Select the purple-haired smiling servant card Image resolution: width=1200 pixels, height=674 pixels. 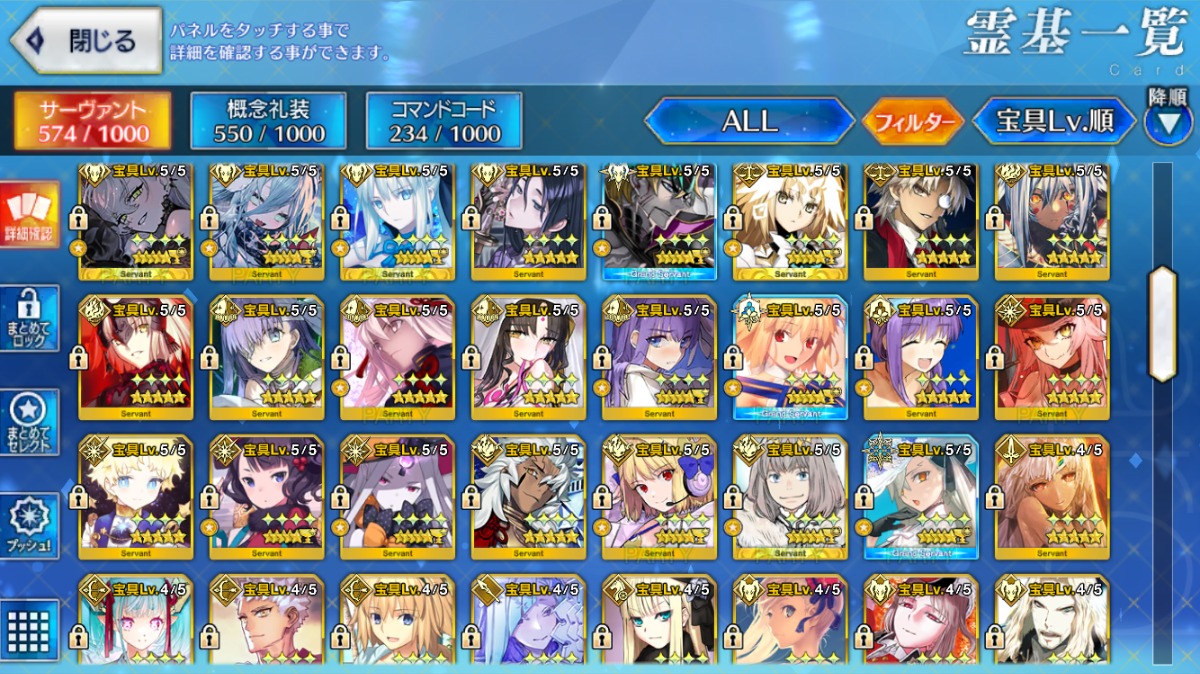tap(921, 357)
